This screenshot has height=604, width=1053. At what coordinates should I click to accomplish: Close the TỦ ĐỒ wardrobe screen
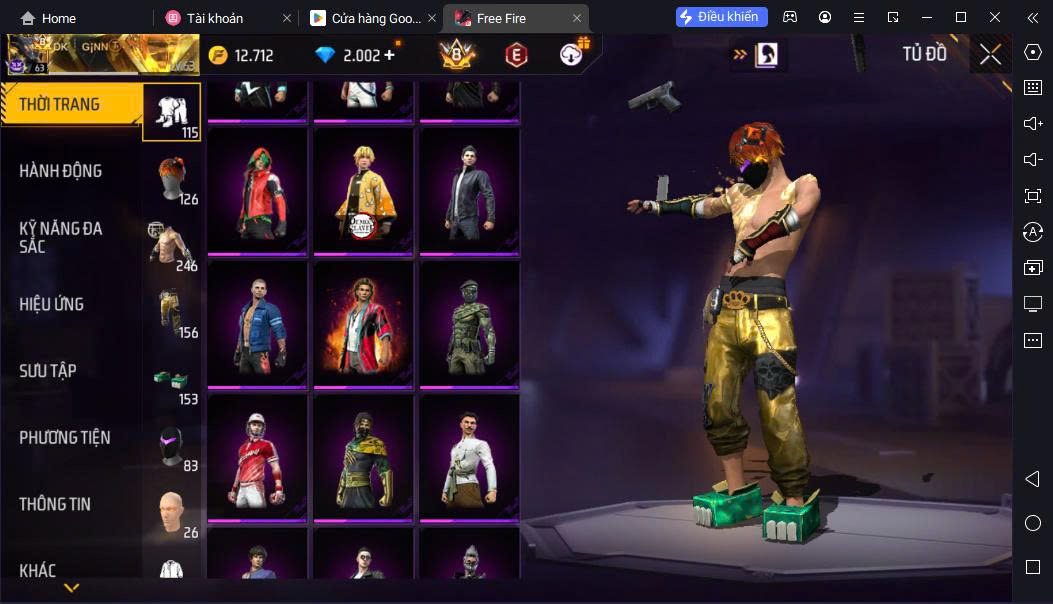990,55
